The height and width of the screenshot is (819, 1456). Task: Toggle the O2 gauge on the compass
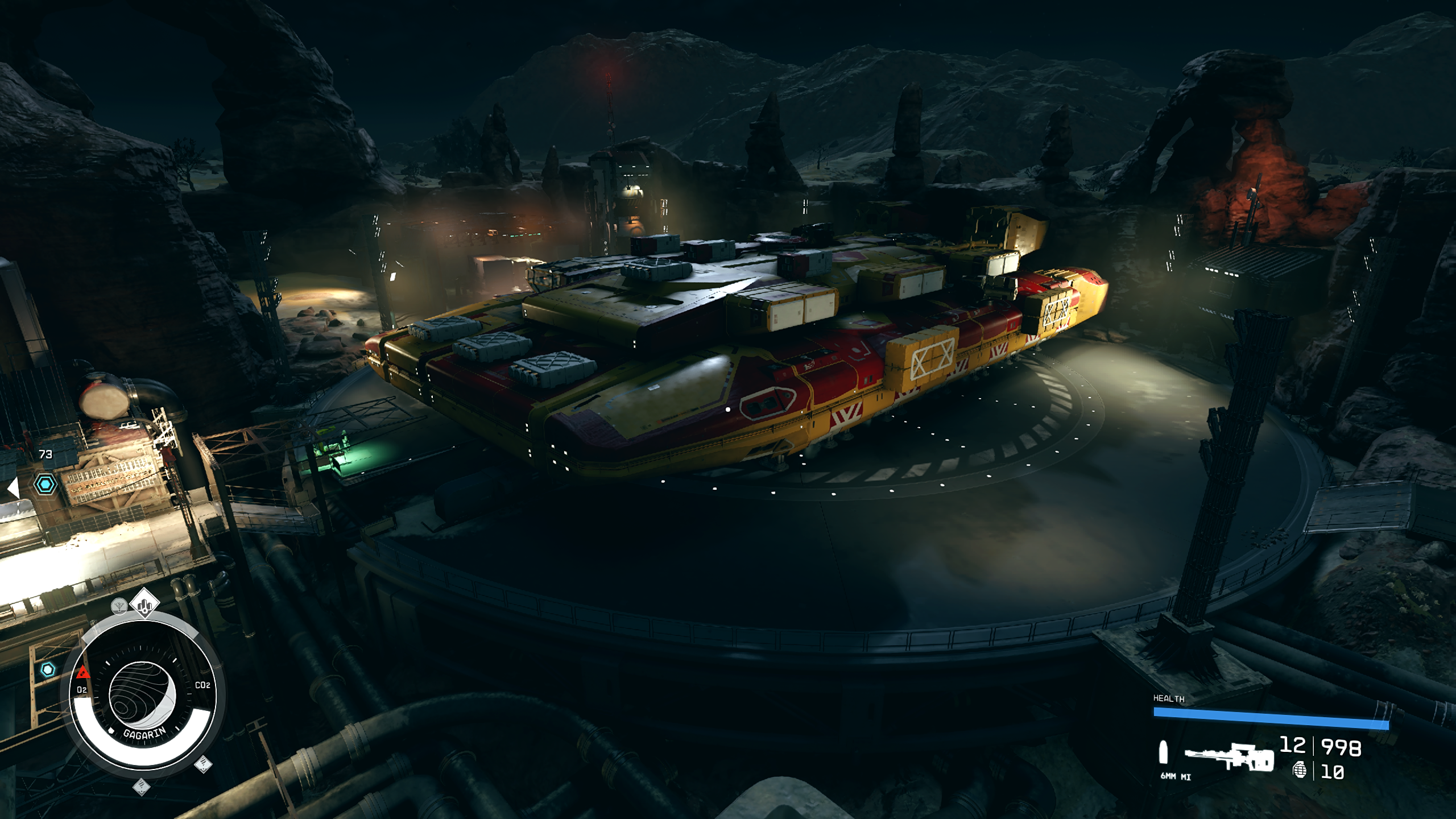[x=82, y=689]
